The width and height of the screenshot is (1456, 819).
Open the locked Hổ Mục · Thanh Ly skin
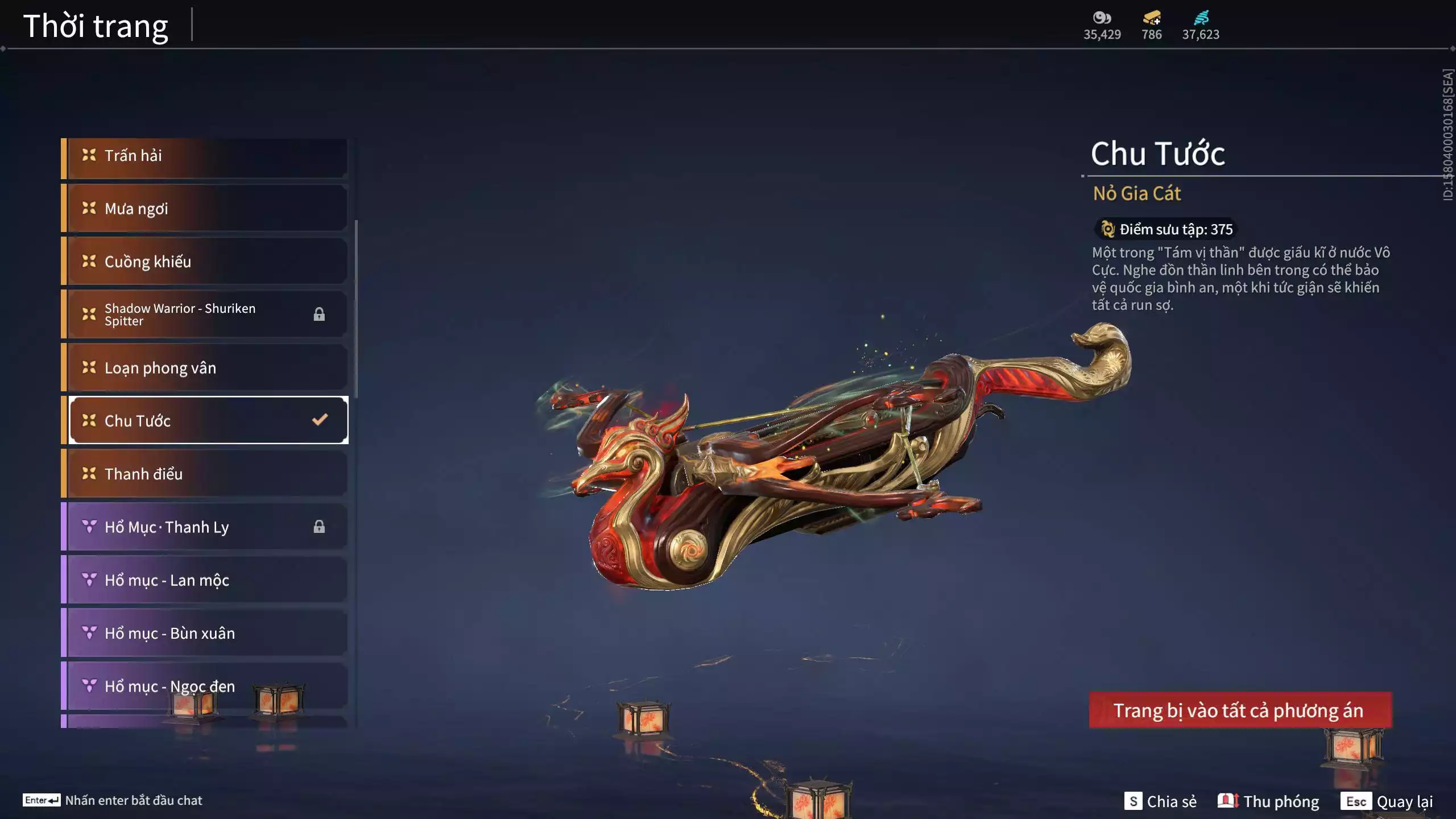tap(205, 527)
